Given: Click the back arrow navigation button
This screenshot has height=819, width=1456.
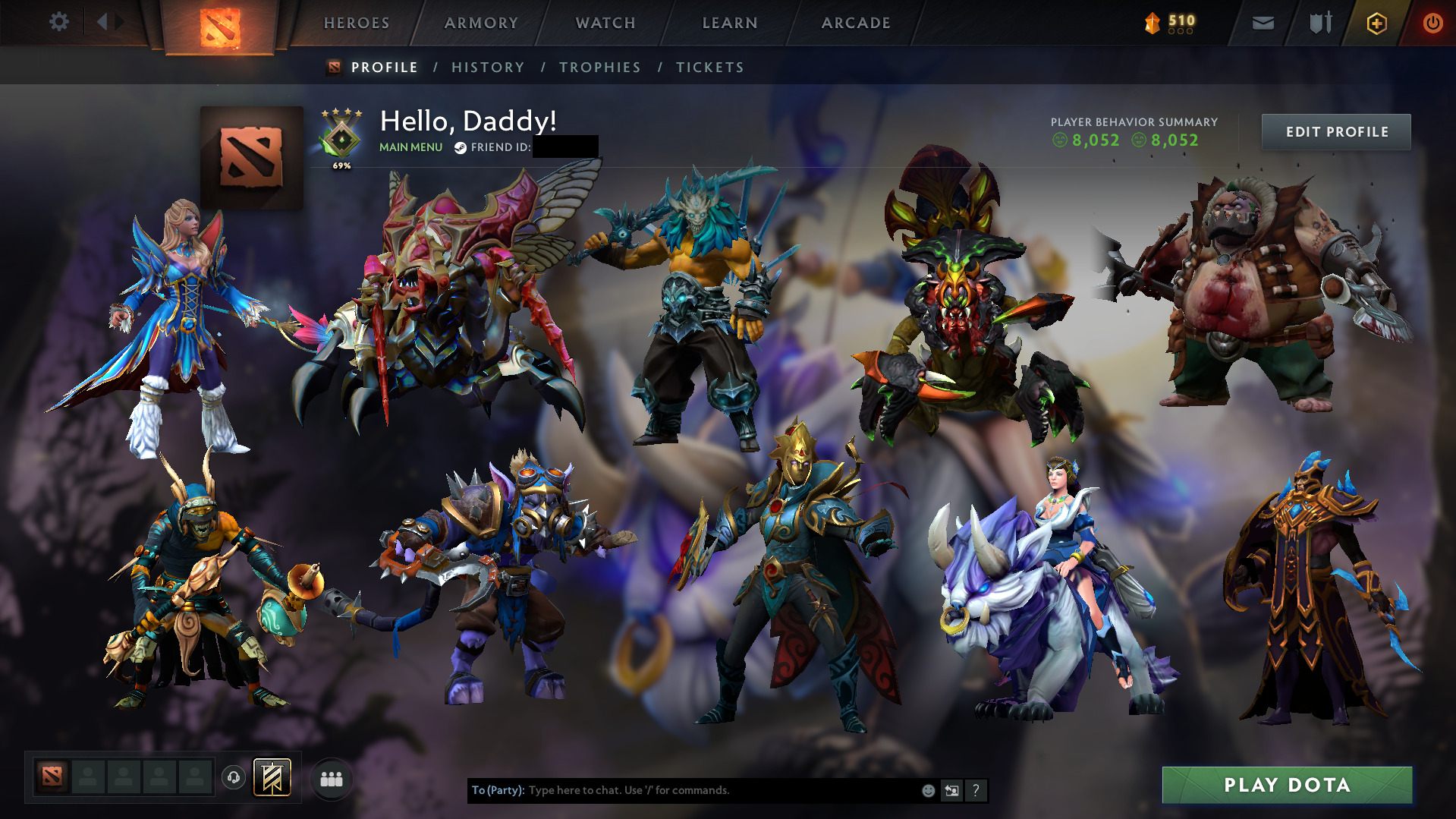Looking at the screenshot, I should 102,22.
